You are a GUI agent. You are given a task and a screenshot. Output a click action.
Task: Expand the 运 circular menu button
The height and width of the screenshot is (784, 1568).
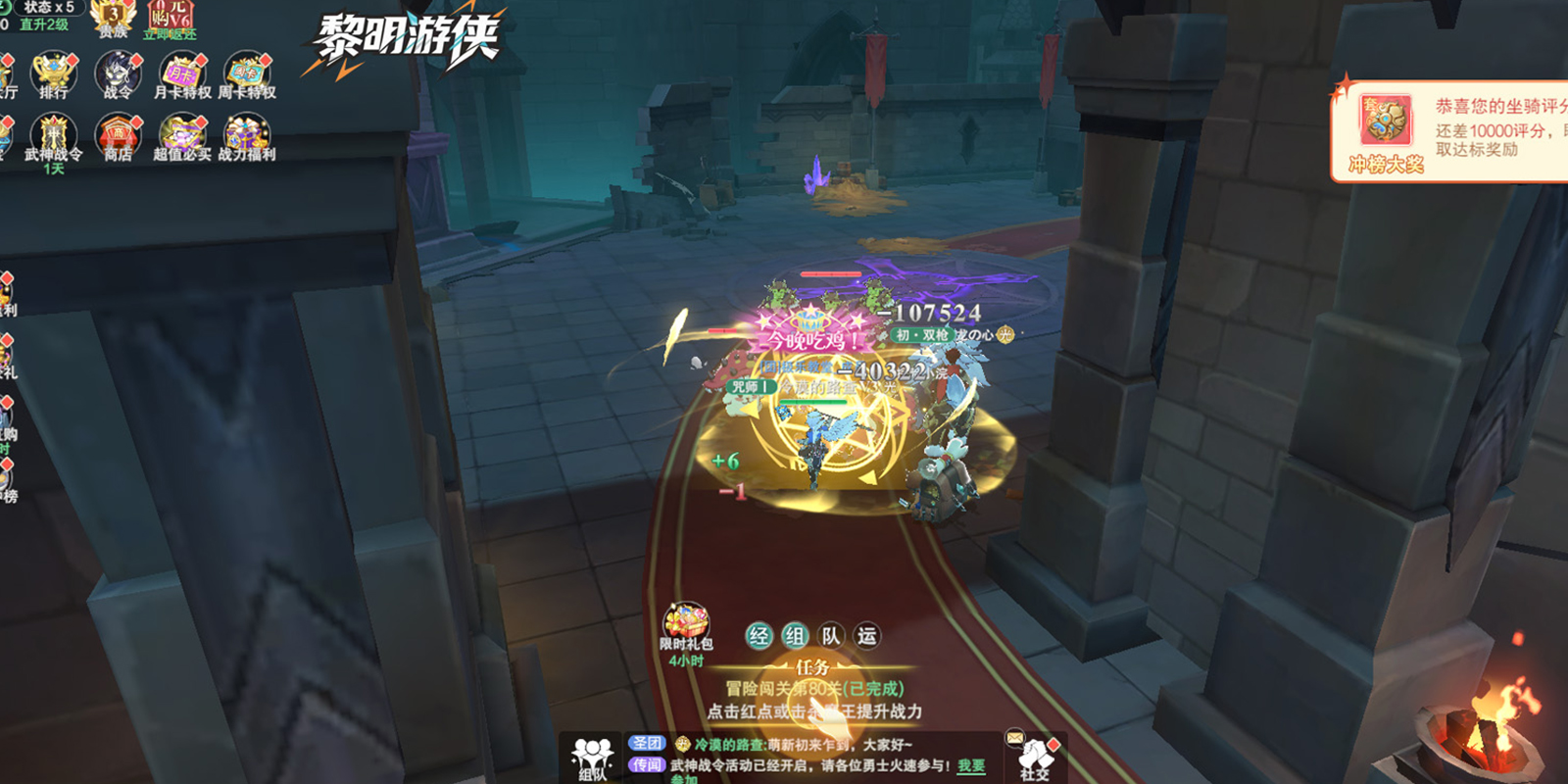click(867, 635)
